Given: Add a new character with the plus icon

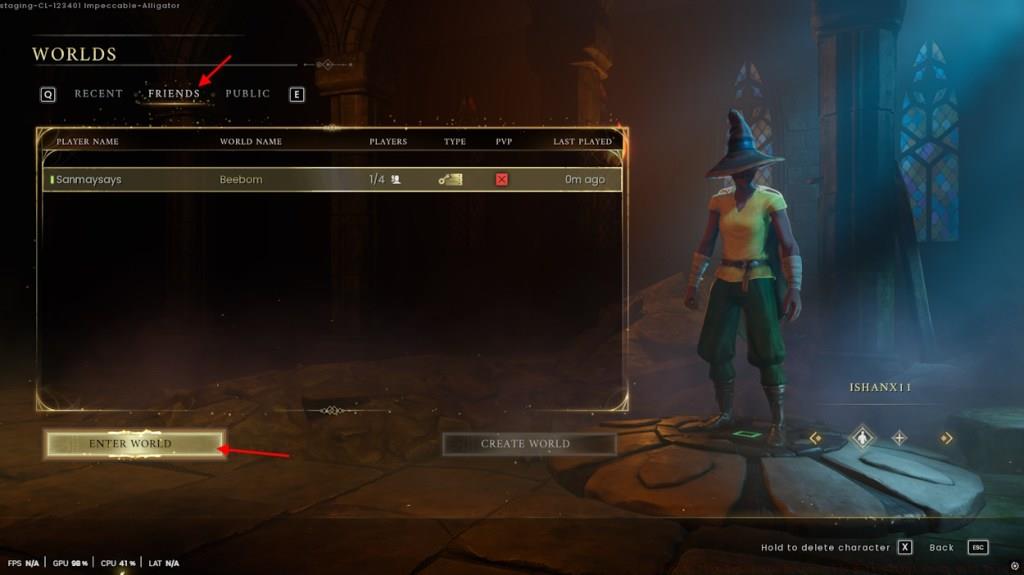Looking at the screenshot, I should [x=900, y=437].
